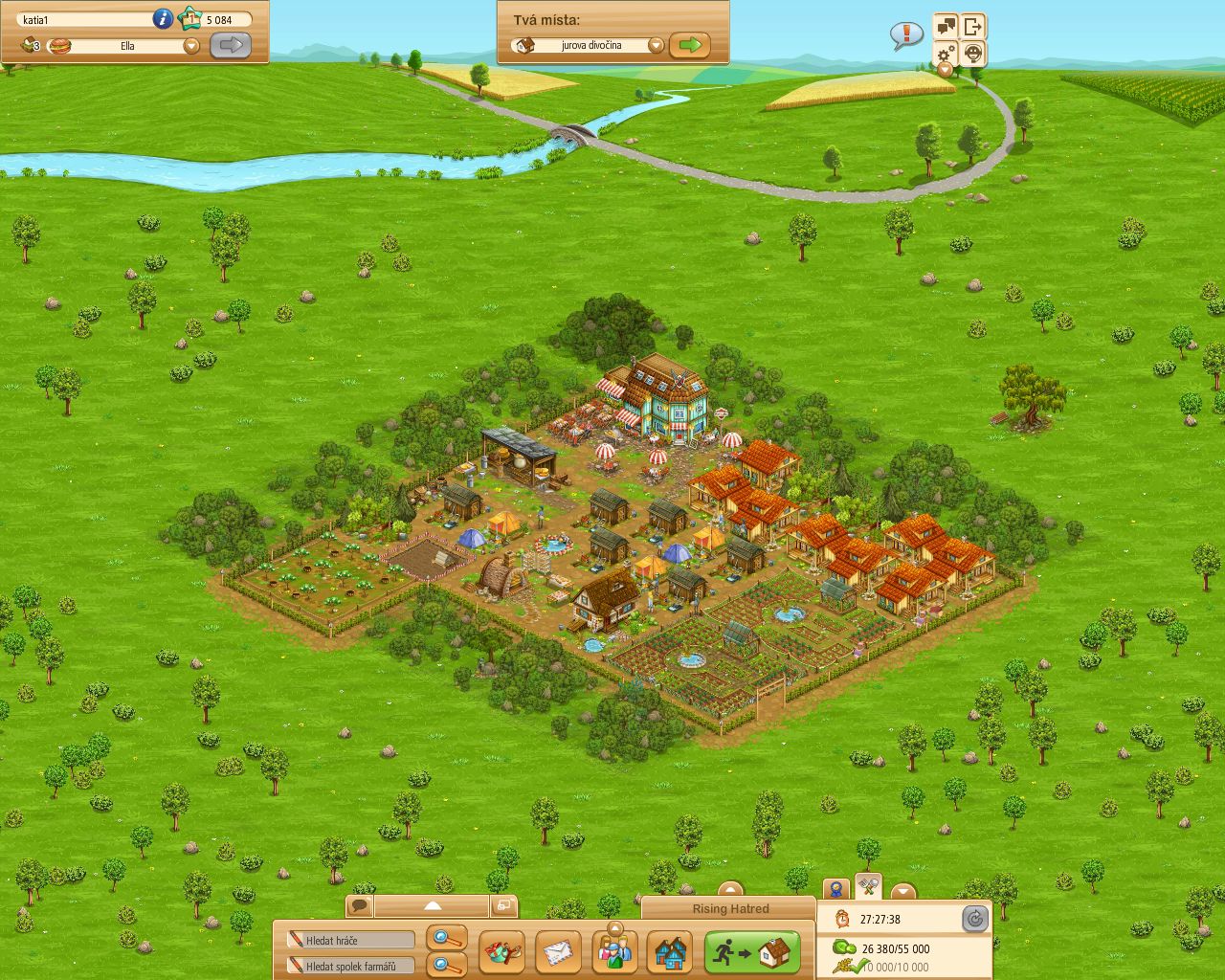This screenshot has width=1225, height=980.
Task: Refresh the 27:27:38 timer with the circular arrow
Action: point(975,918)
